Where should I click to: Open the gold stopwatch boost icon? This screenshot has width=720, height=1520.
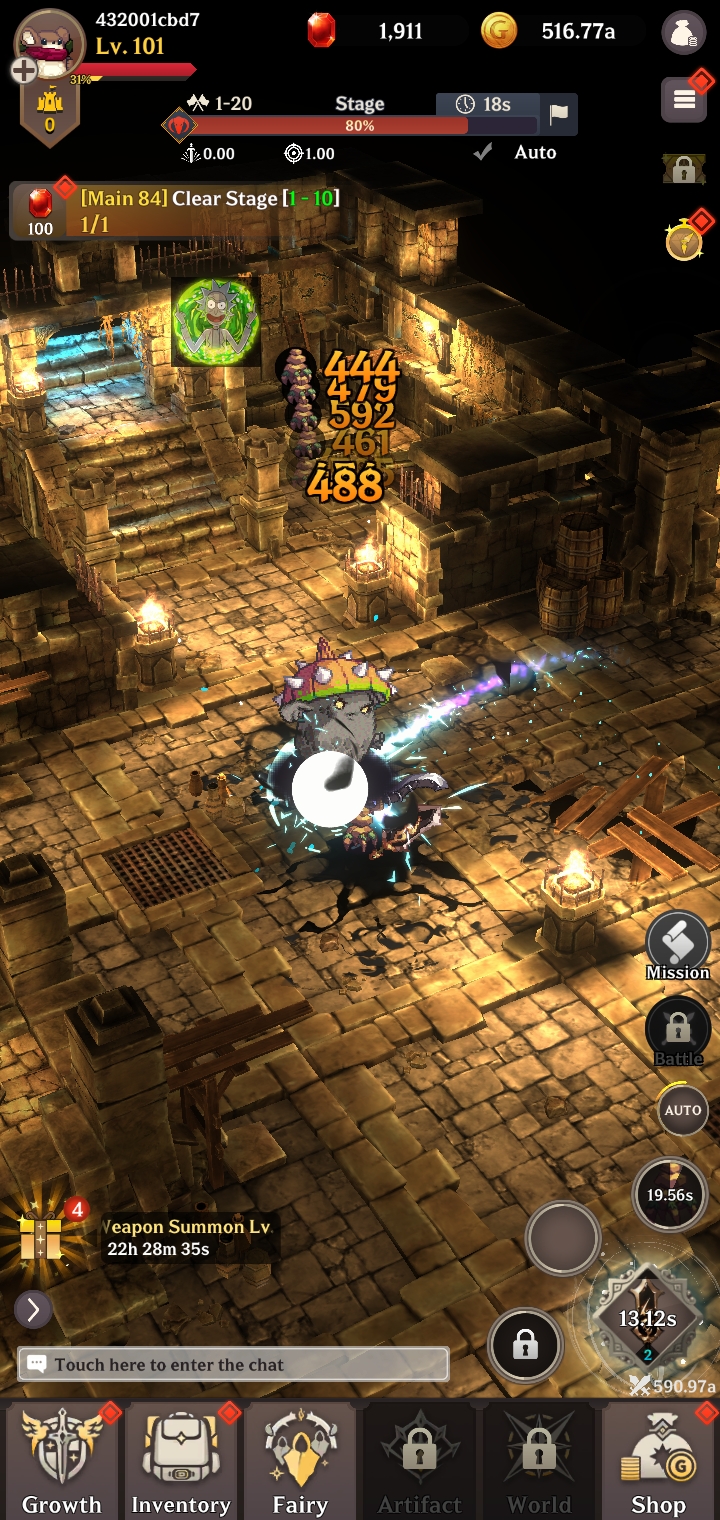(x=684, y=241)
